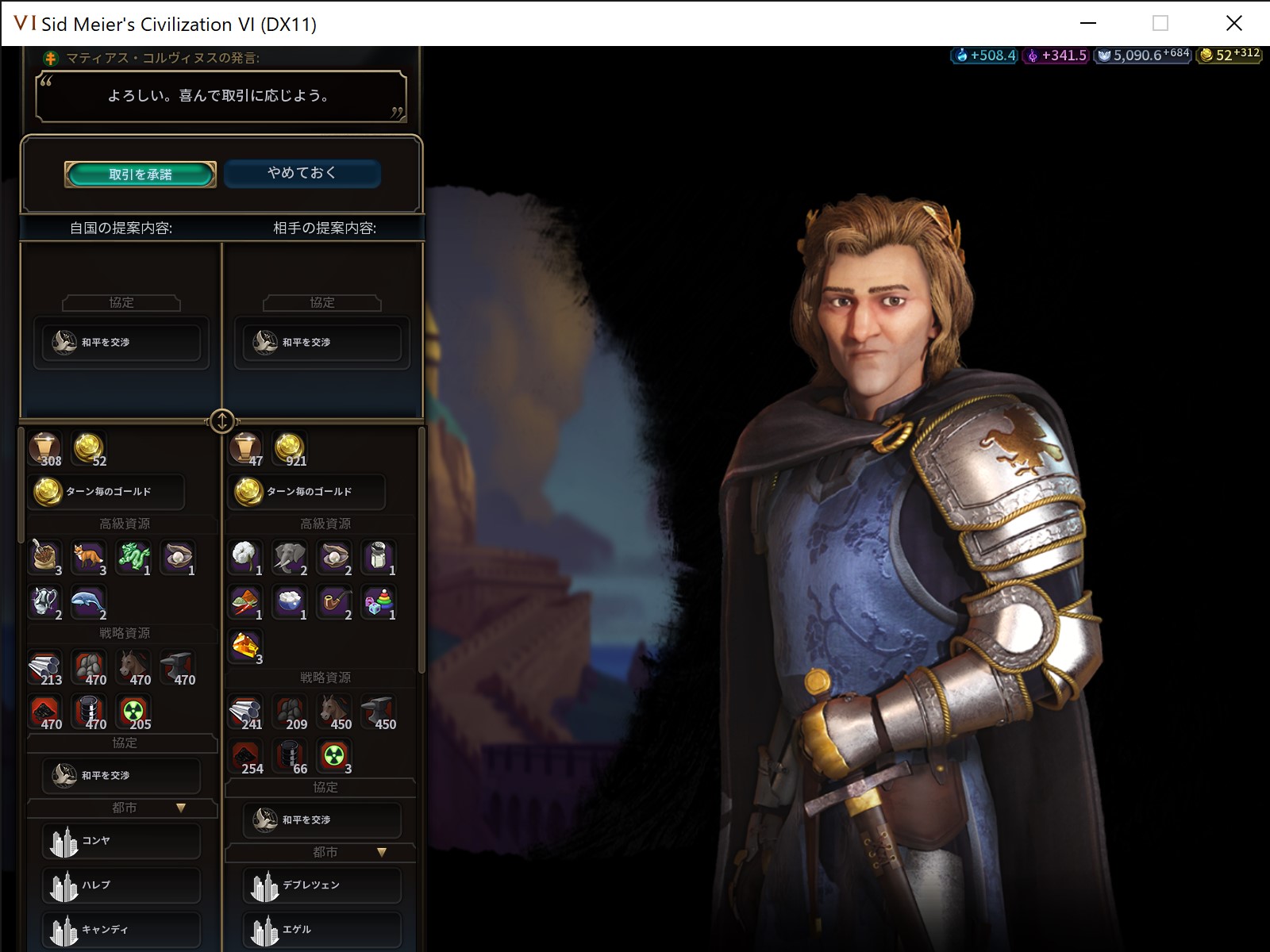Toggle peace negotiation in the opponent's panel
Image resolution: width=1270 pixels, height=952 pixels.
point(321,820)
